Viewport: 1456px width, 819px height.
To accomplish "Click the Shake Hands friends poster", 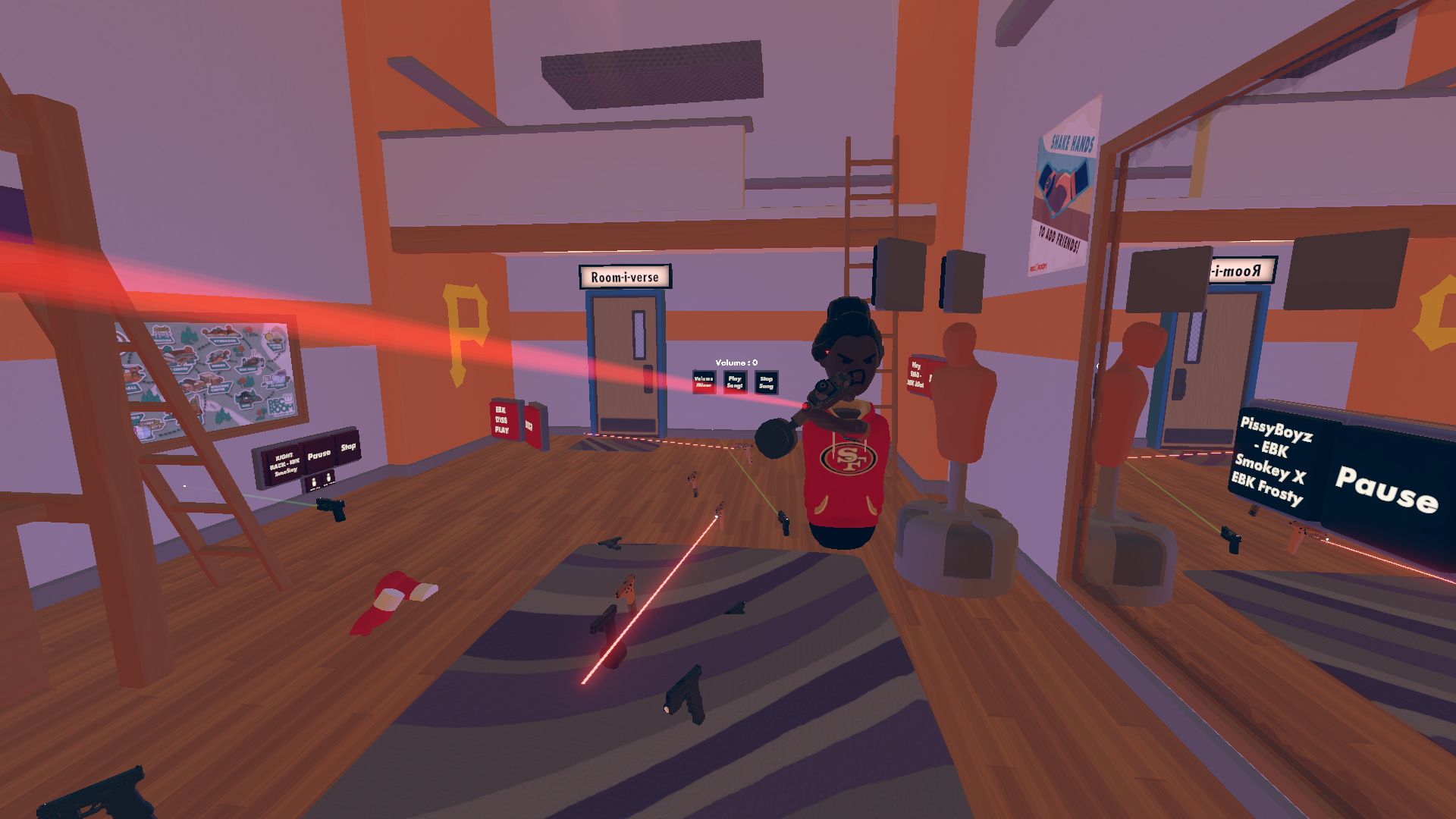I will tap(1065, 190).
